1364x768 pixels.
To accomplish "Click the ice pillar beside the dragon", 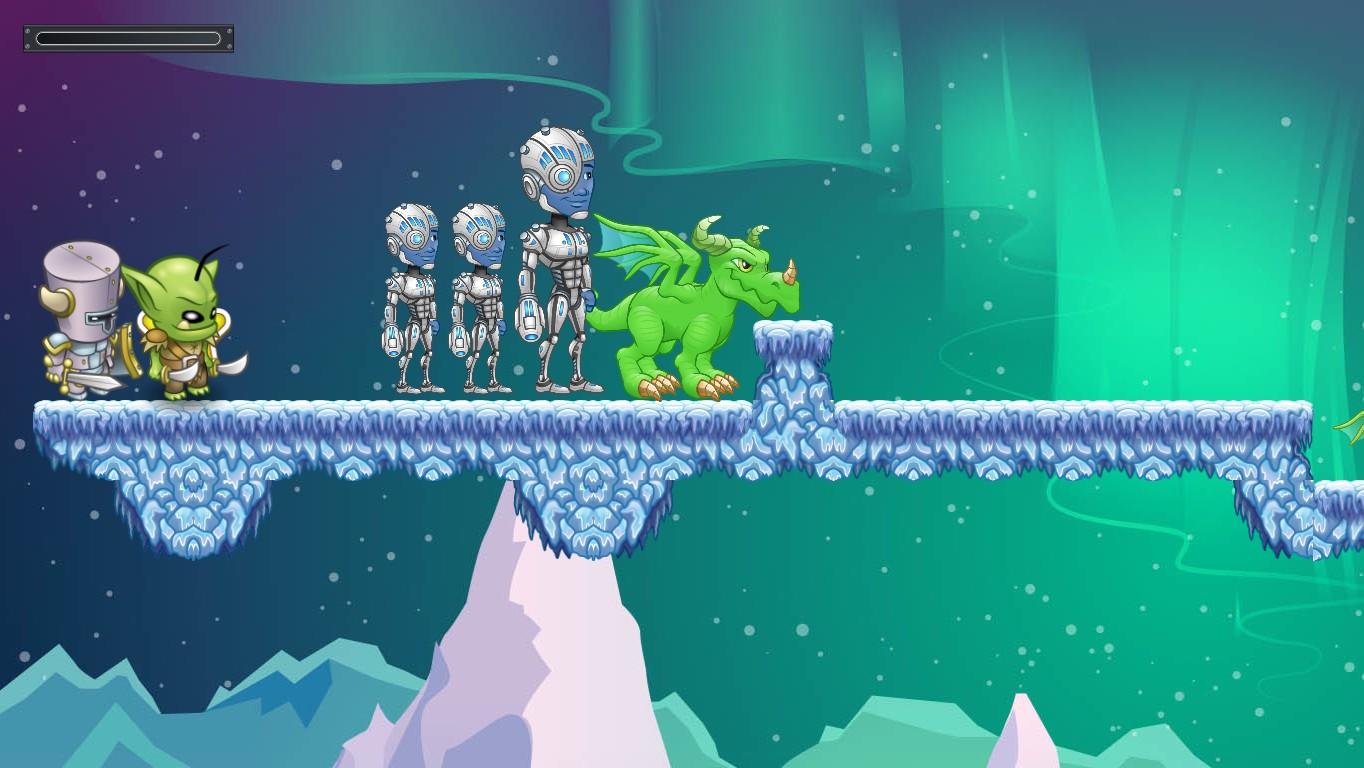I will 795,360.
